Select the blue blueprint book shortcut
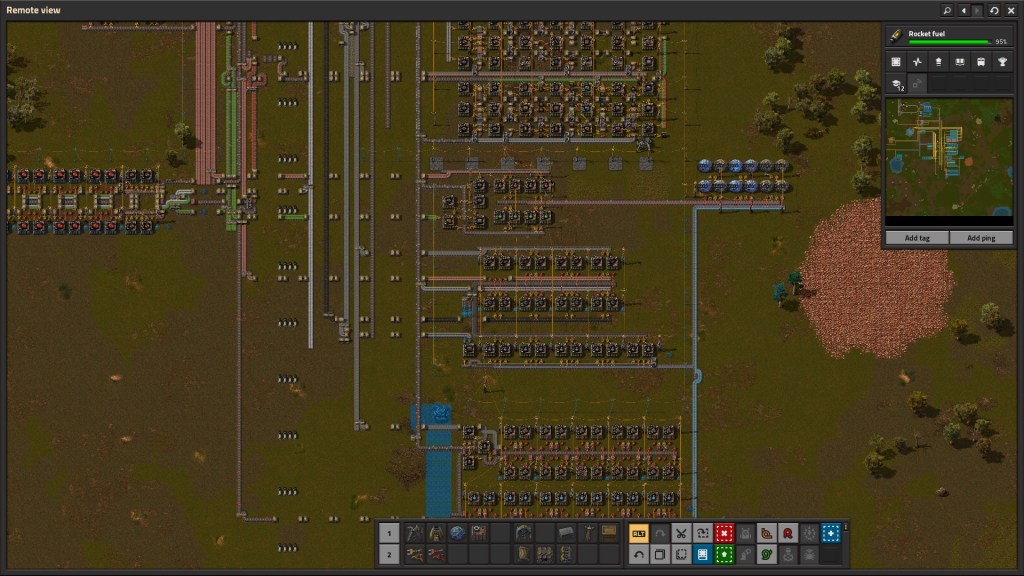Screen dimensions: 1024x576 (x=702, y=554)
